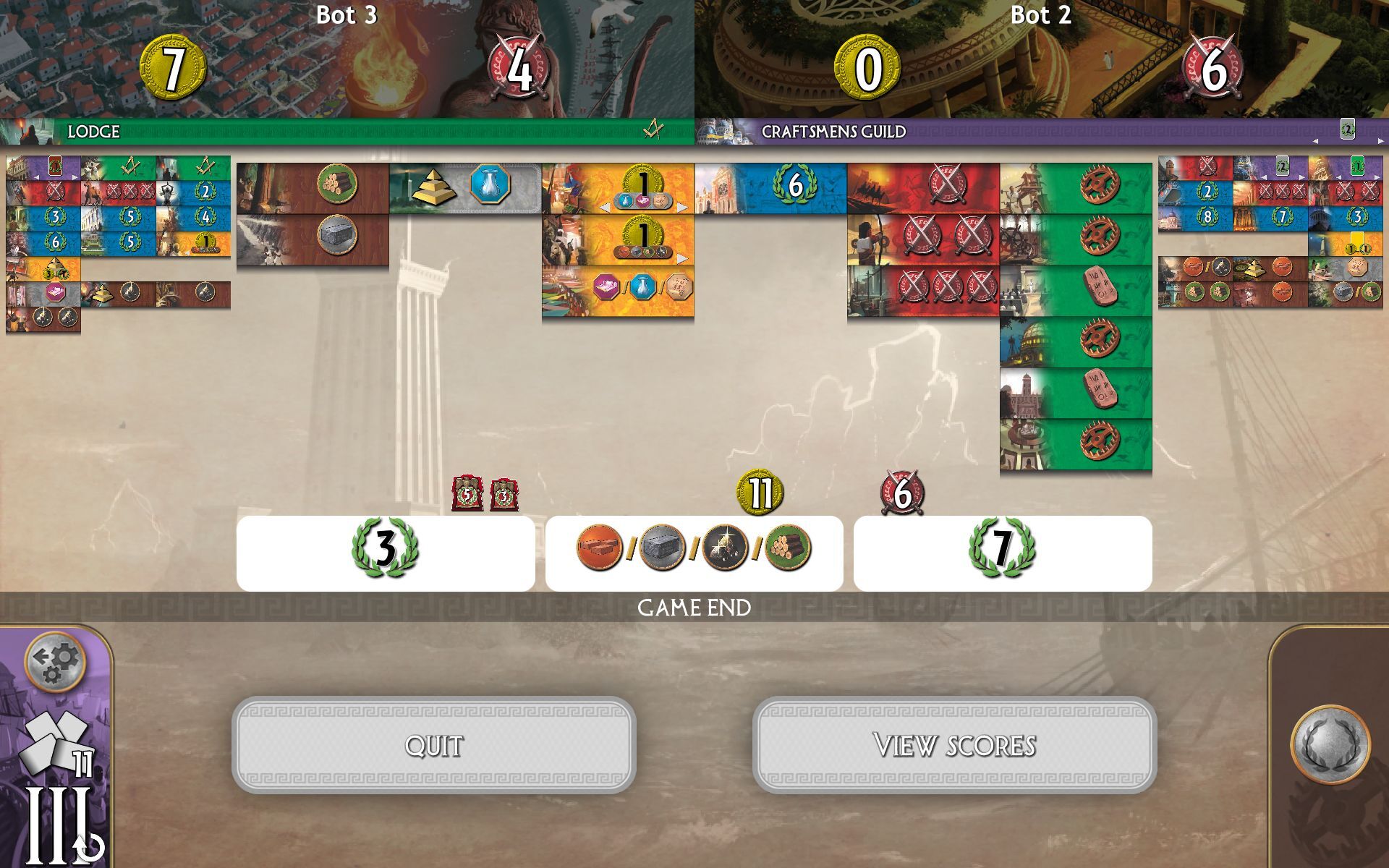Click the gold 11-coin token above center panel
The image size is (1389, 868).
coord(759,492)
